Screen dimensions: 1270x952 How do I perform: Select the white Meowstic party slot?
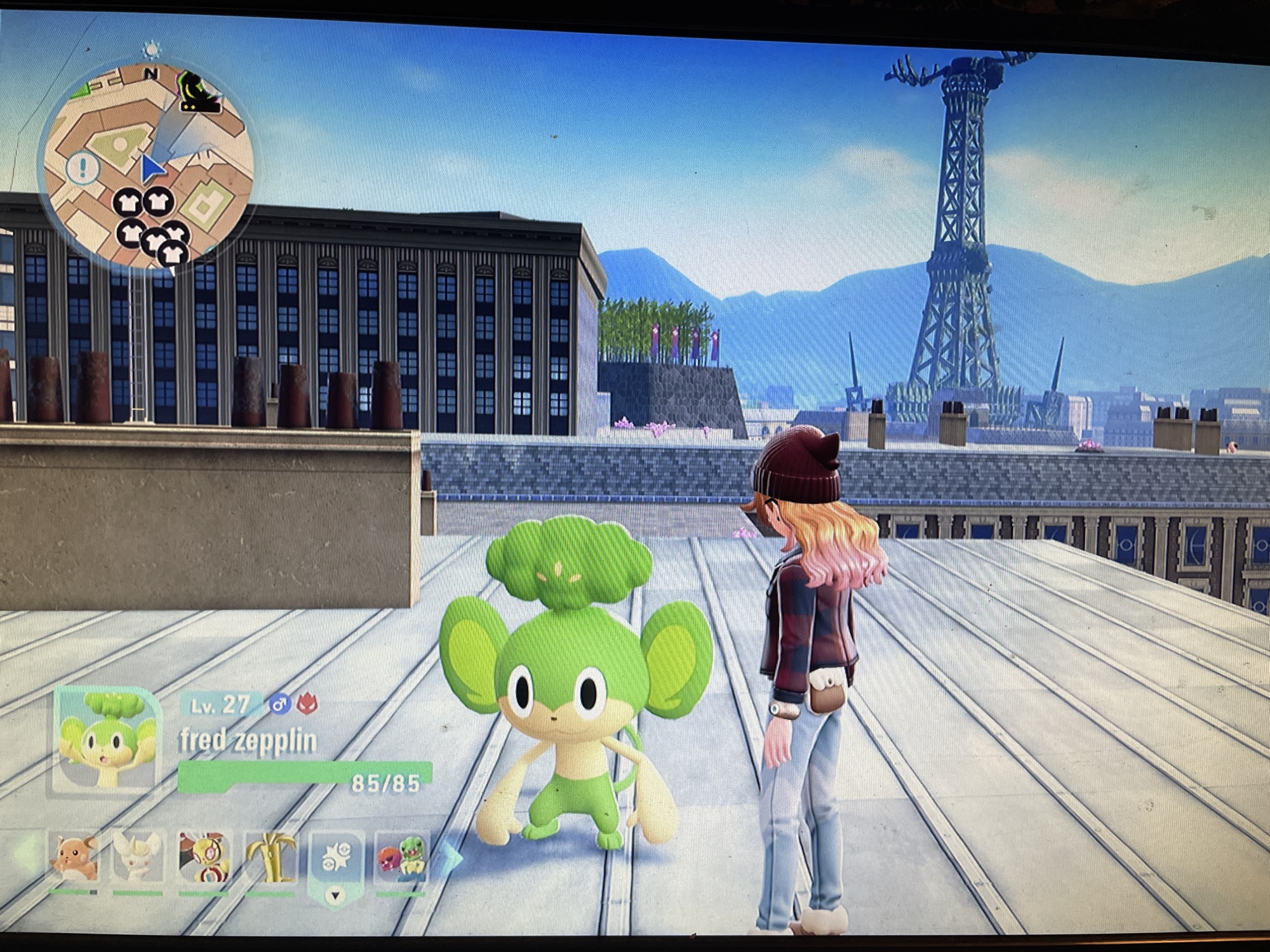138,857
